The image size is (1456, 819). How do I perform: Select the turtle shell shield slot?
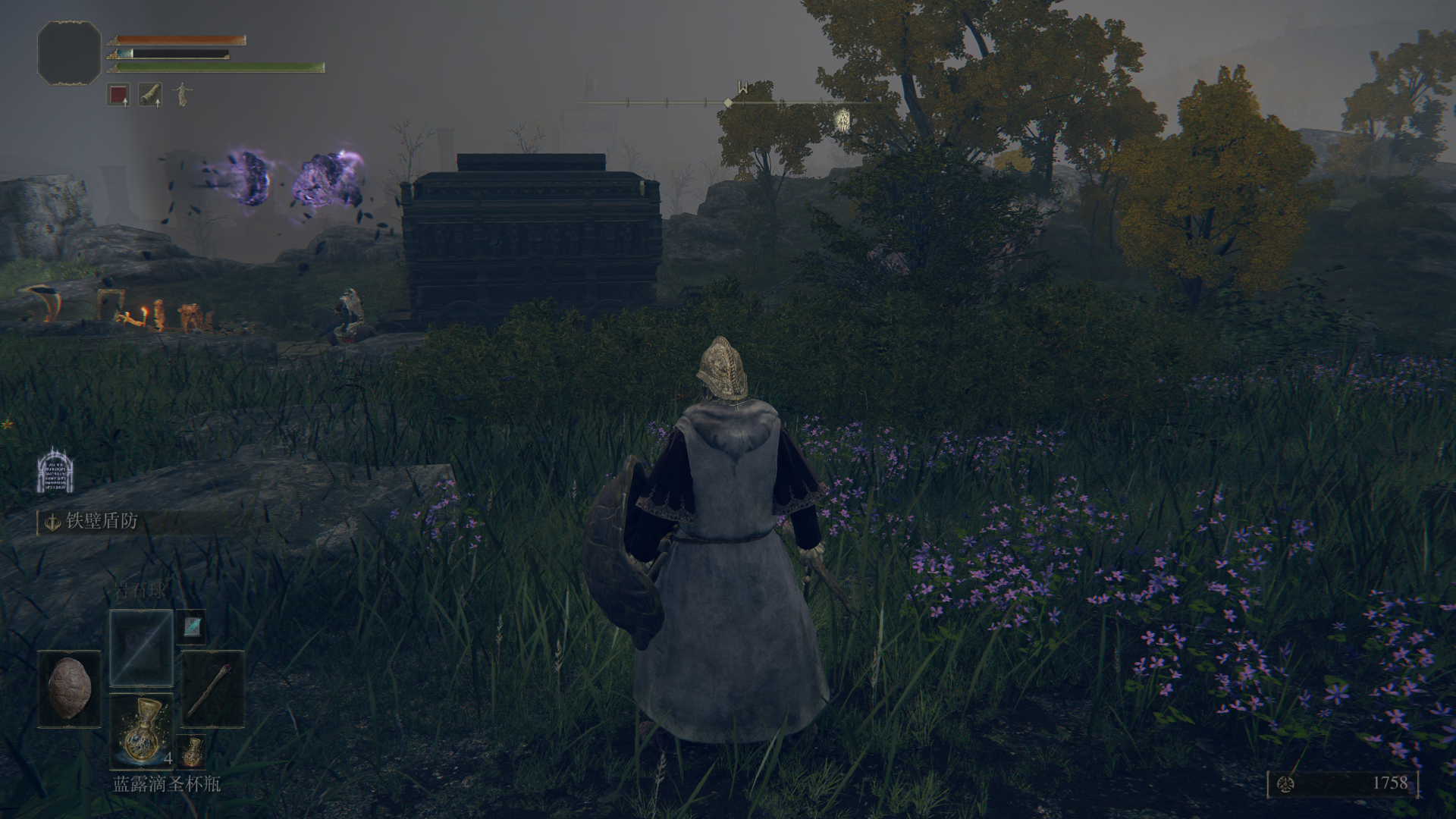(x=70, y=689)
